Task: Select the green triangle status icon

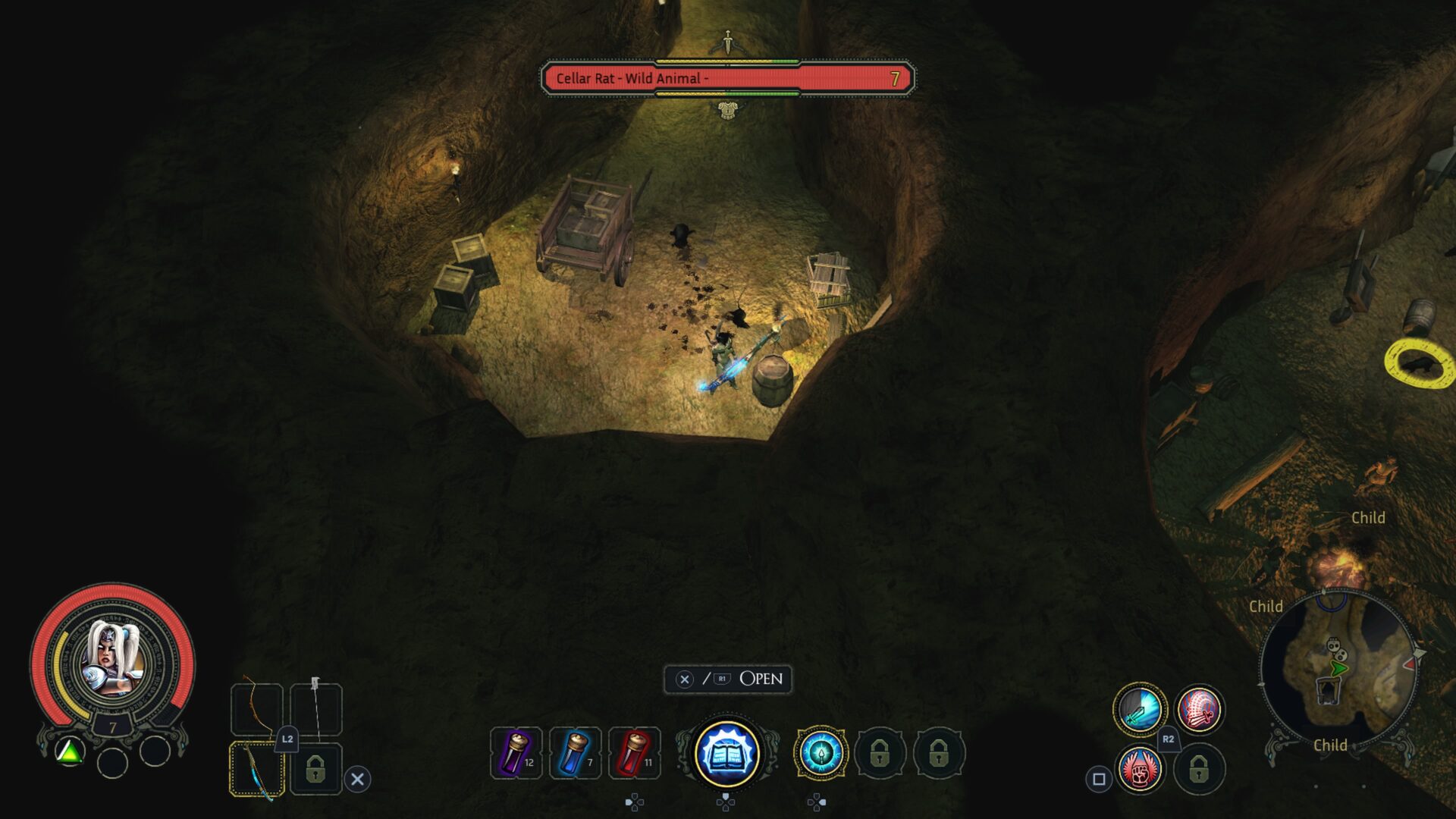Action: [70, 752]
